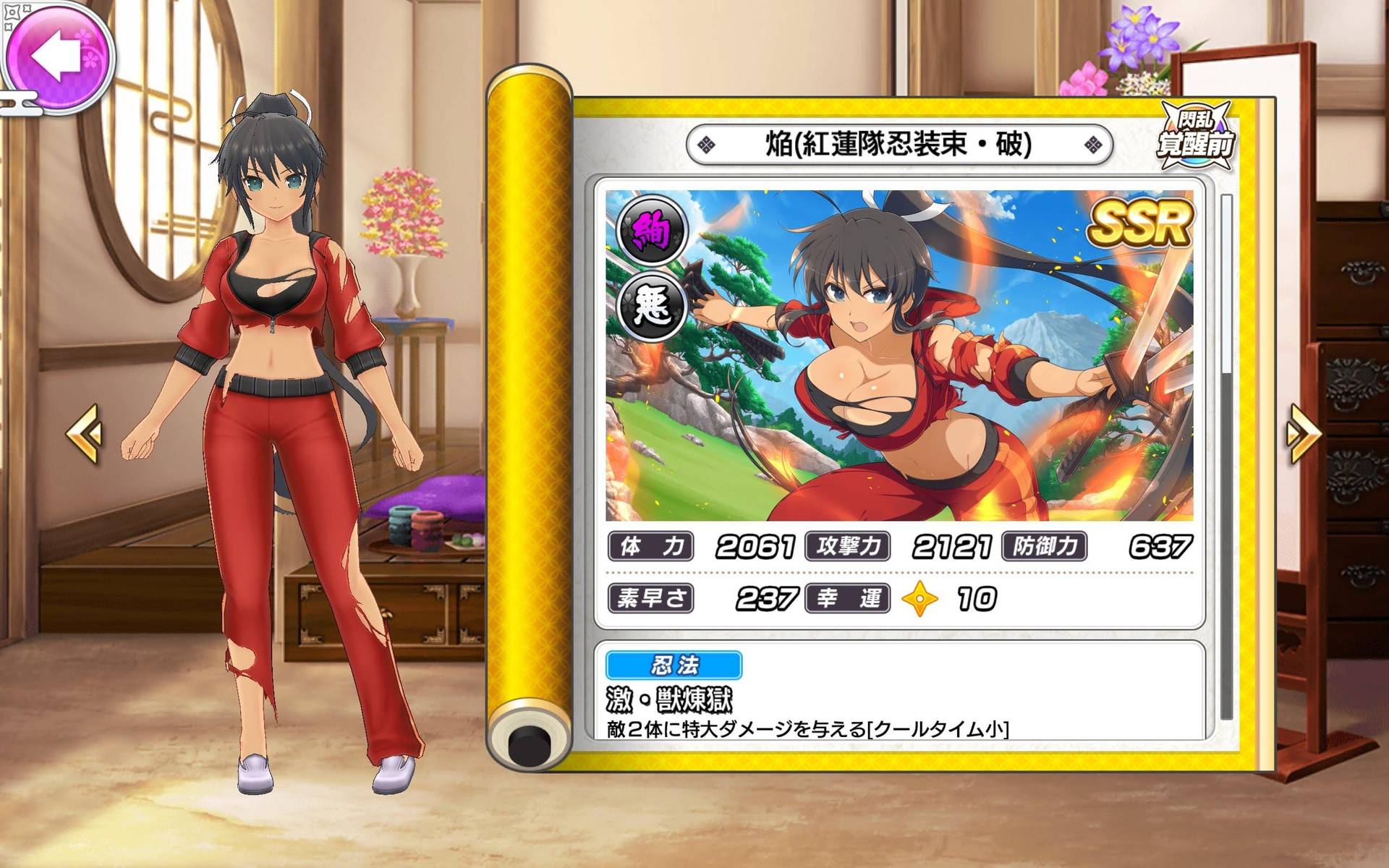
Task: Show the previous card with the left gold arrow
Action: pyautogui.click(x=84, y=433)
